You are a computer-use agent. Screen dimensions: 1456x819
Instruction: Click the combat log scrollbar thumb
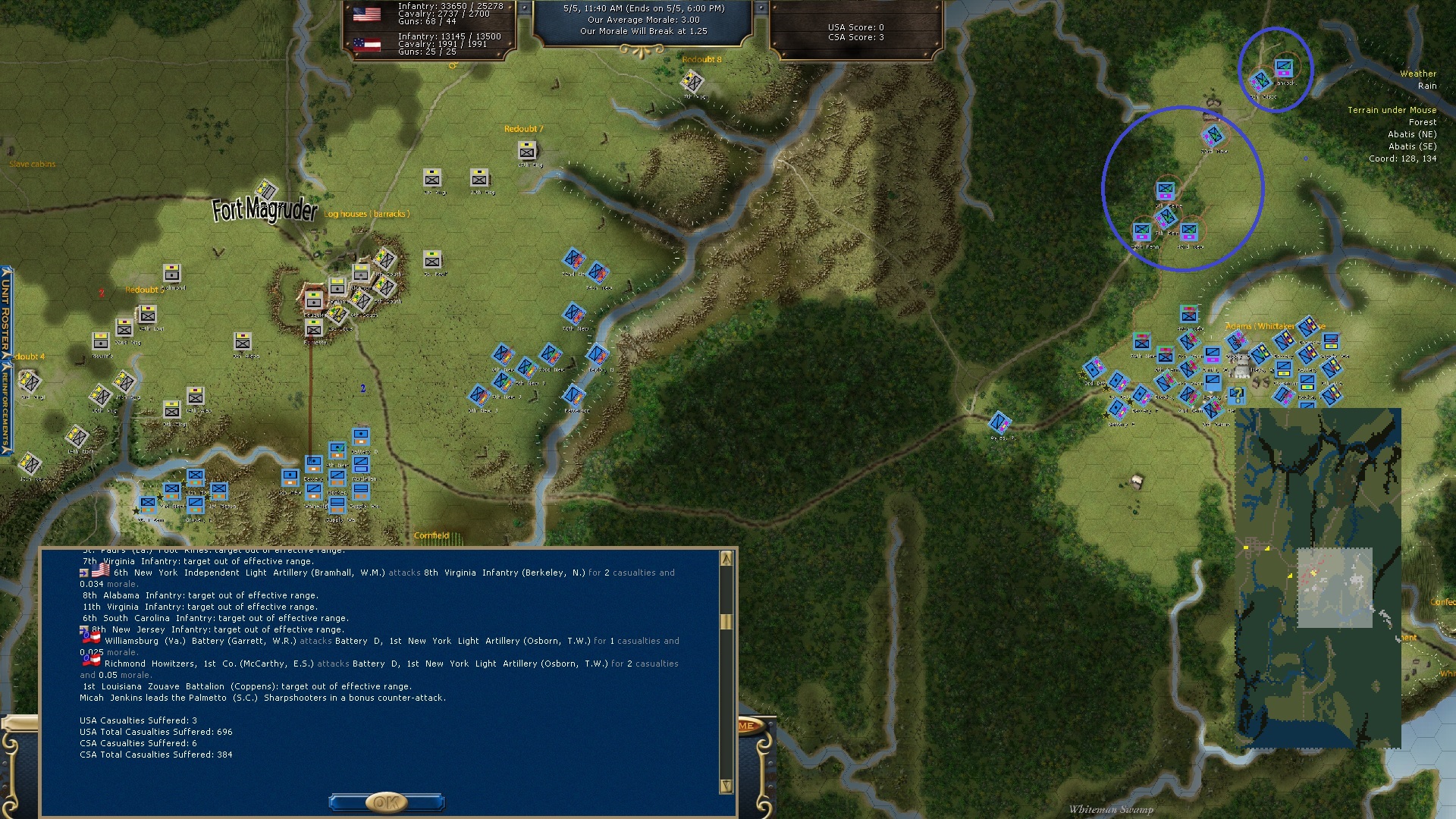click(726, 622)
